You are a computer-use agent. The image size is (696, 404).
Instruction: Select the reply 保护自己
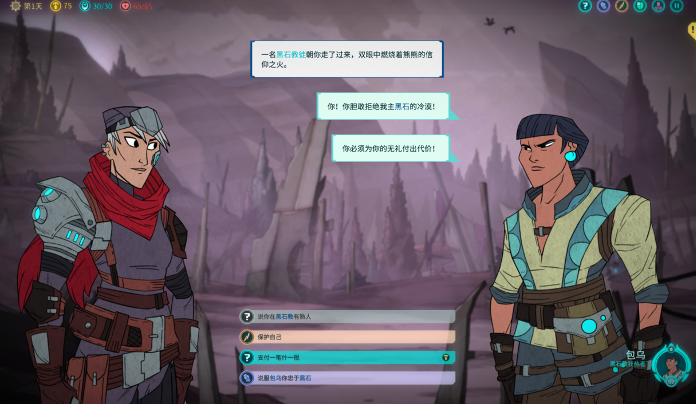point(346,337)
